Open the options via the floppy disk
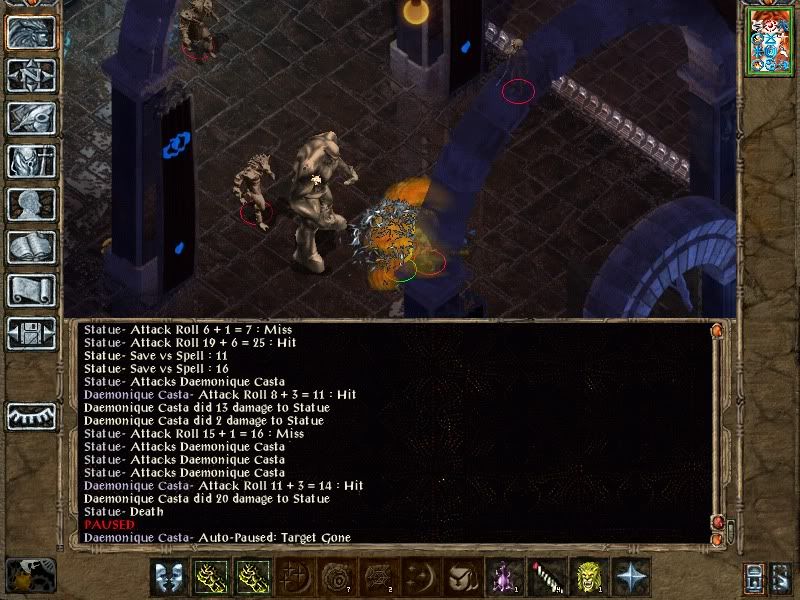Screen dimensions: 800x600 click(x=31, y=333)
